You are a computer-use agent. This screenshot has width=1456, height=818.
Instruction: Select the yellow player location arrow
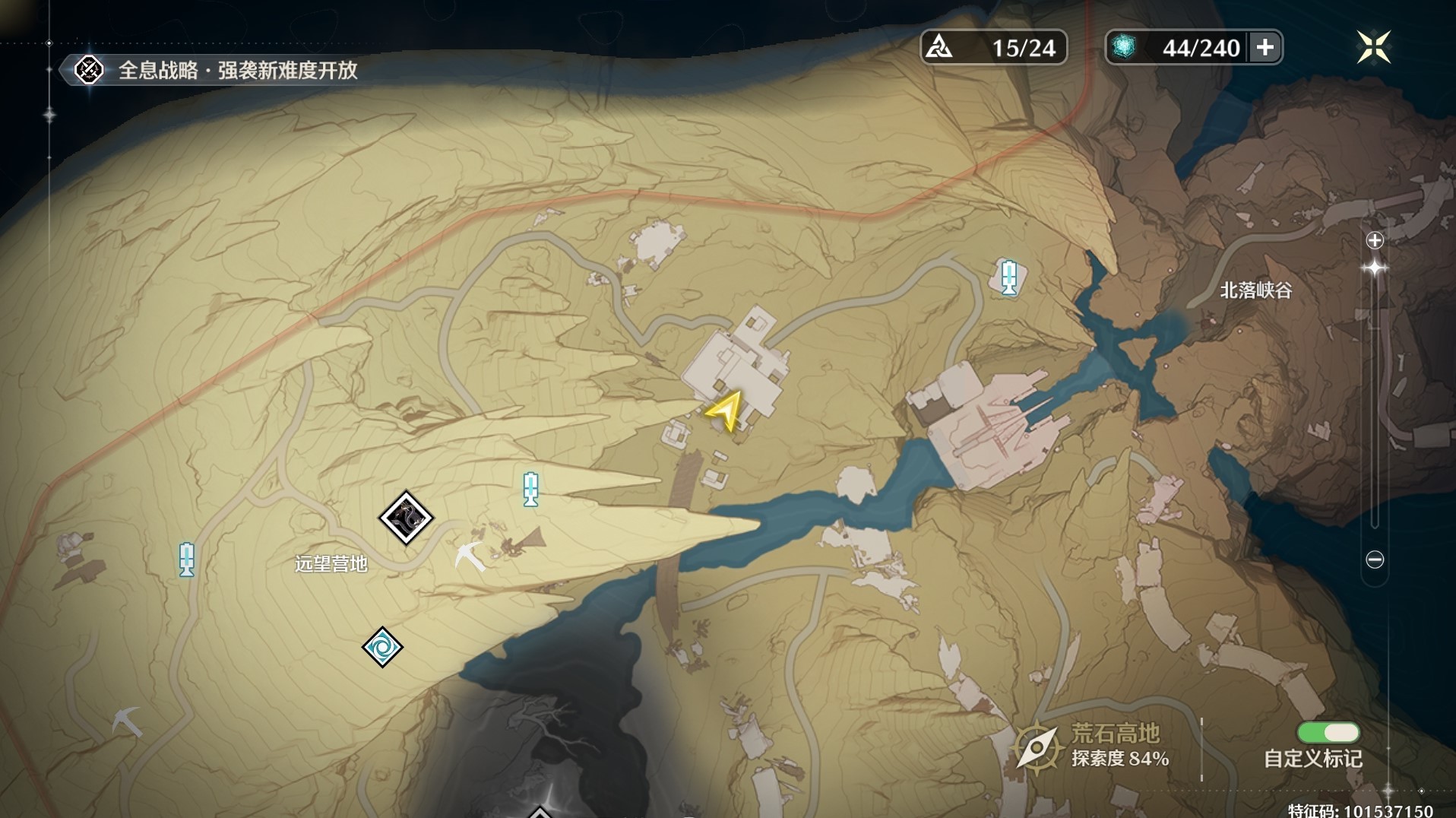click(x=724, y=411)
